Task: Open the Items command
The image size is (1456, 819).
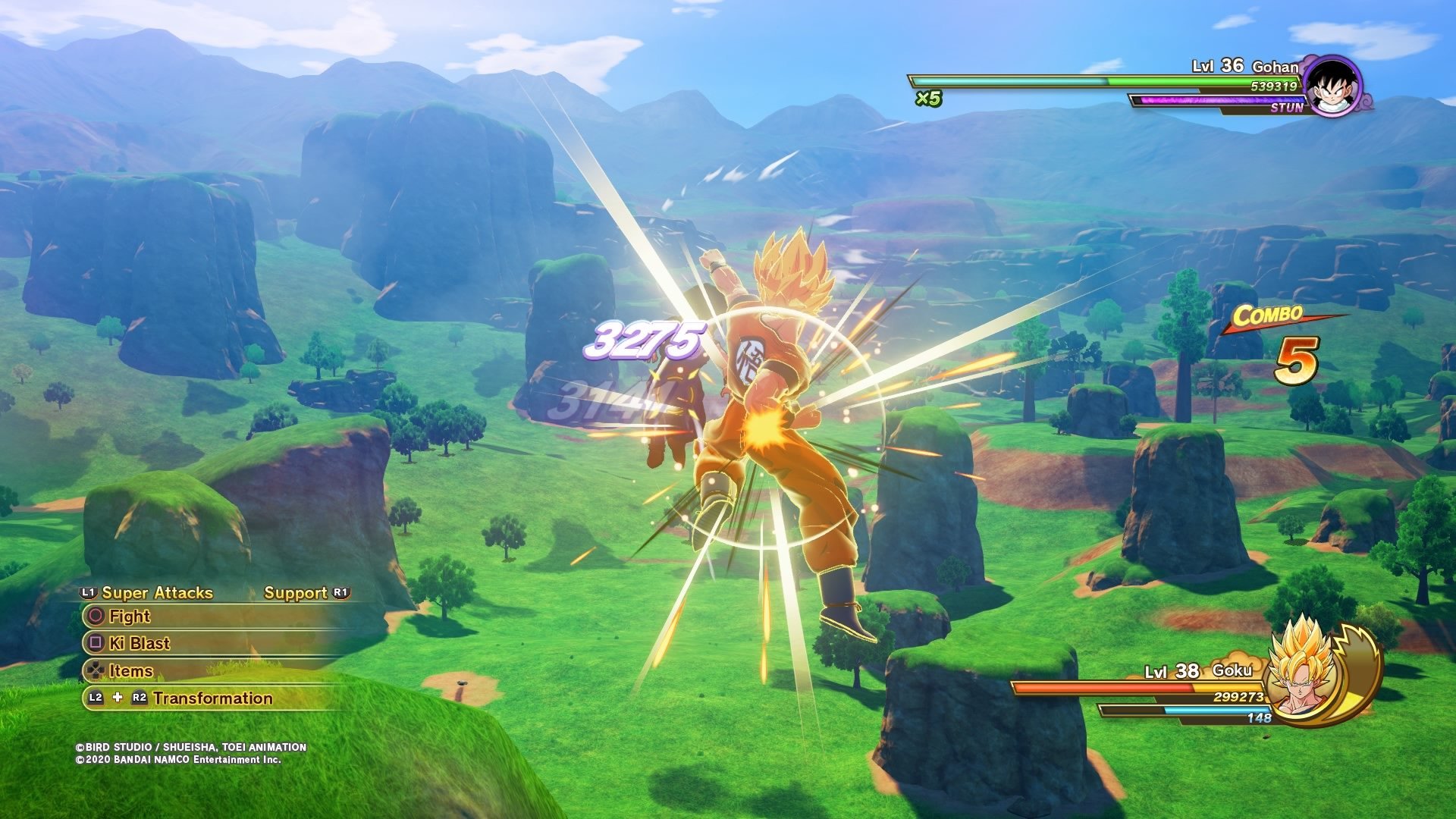Action: 130,671
